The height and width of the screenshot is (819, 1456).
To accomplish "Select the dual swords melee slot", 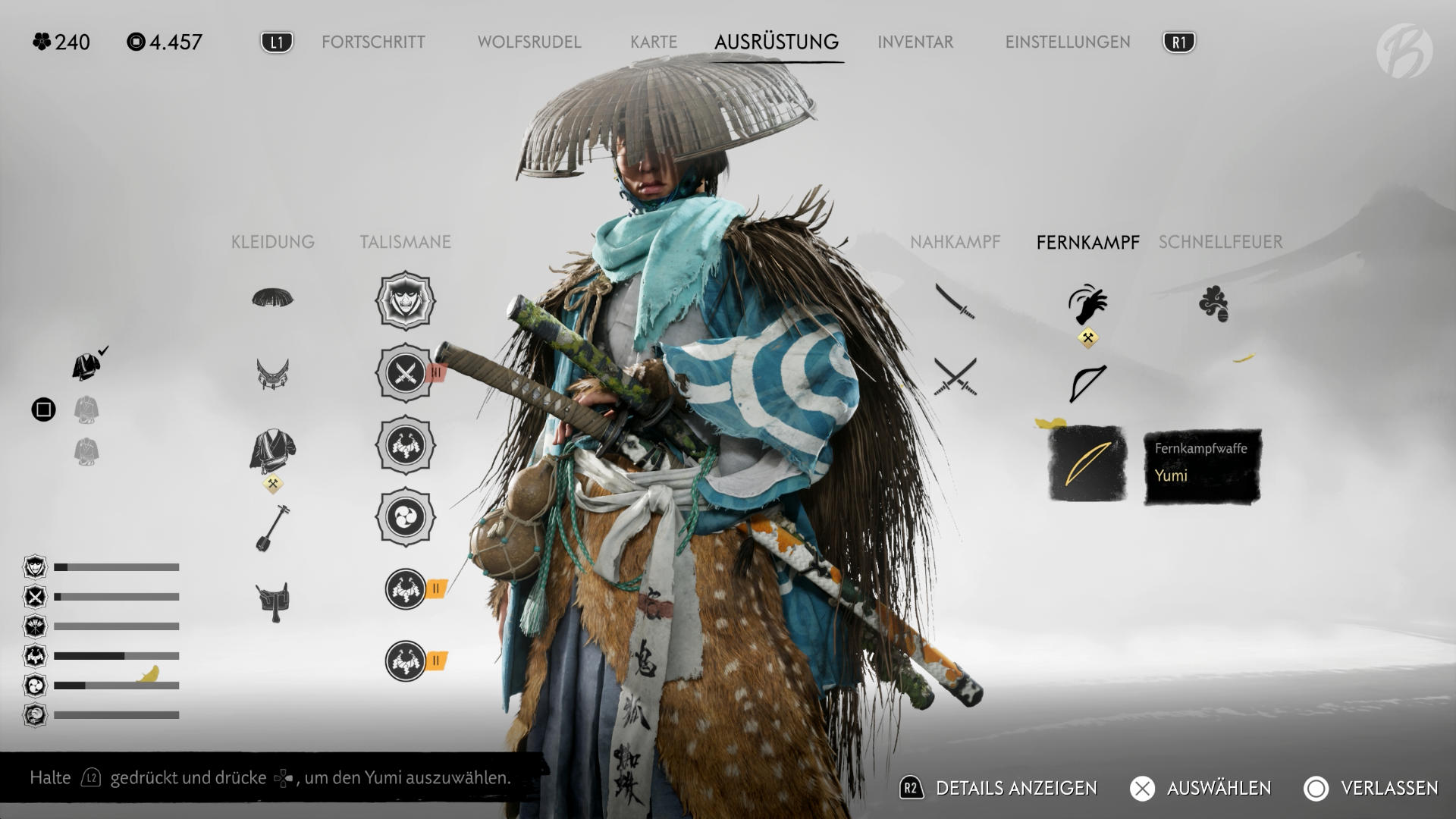I will coord(955,377).
